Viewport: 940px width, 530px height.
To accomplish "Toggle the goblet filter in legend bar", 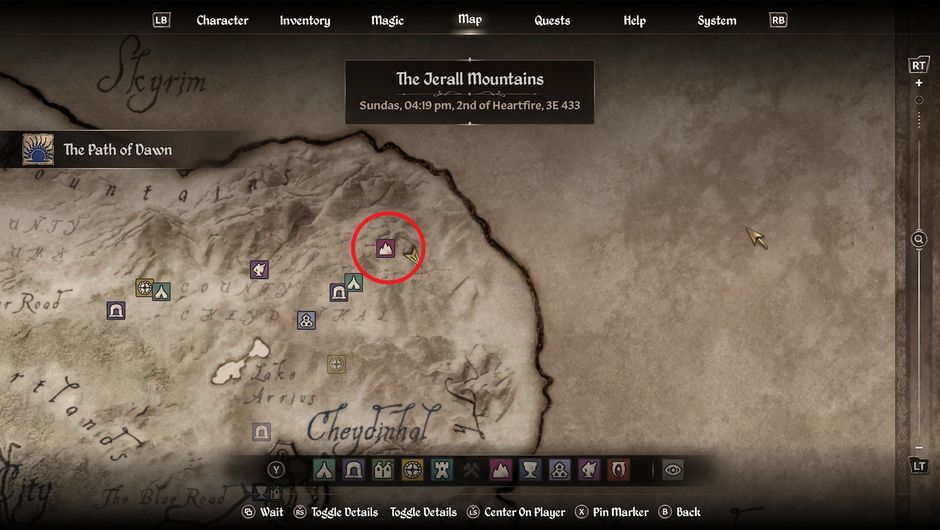I will tap(531, 470).
